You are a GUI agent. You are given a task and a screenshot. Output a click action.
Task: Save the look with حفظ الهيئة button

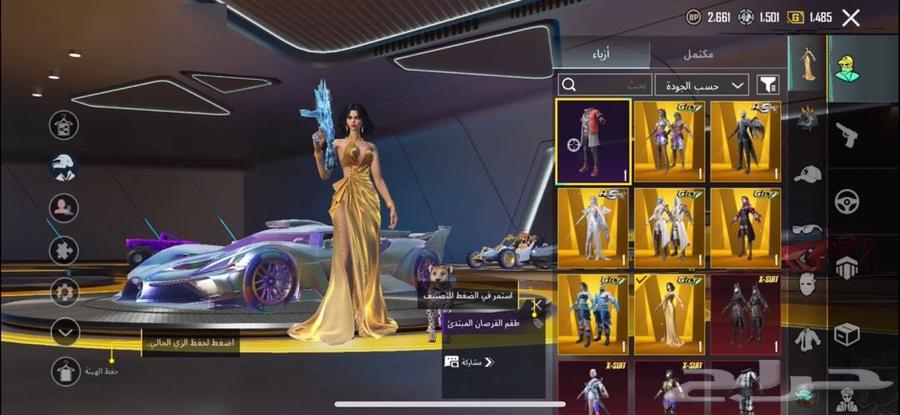coord(65,371)
